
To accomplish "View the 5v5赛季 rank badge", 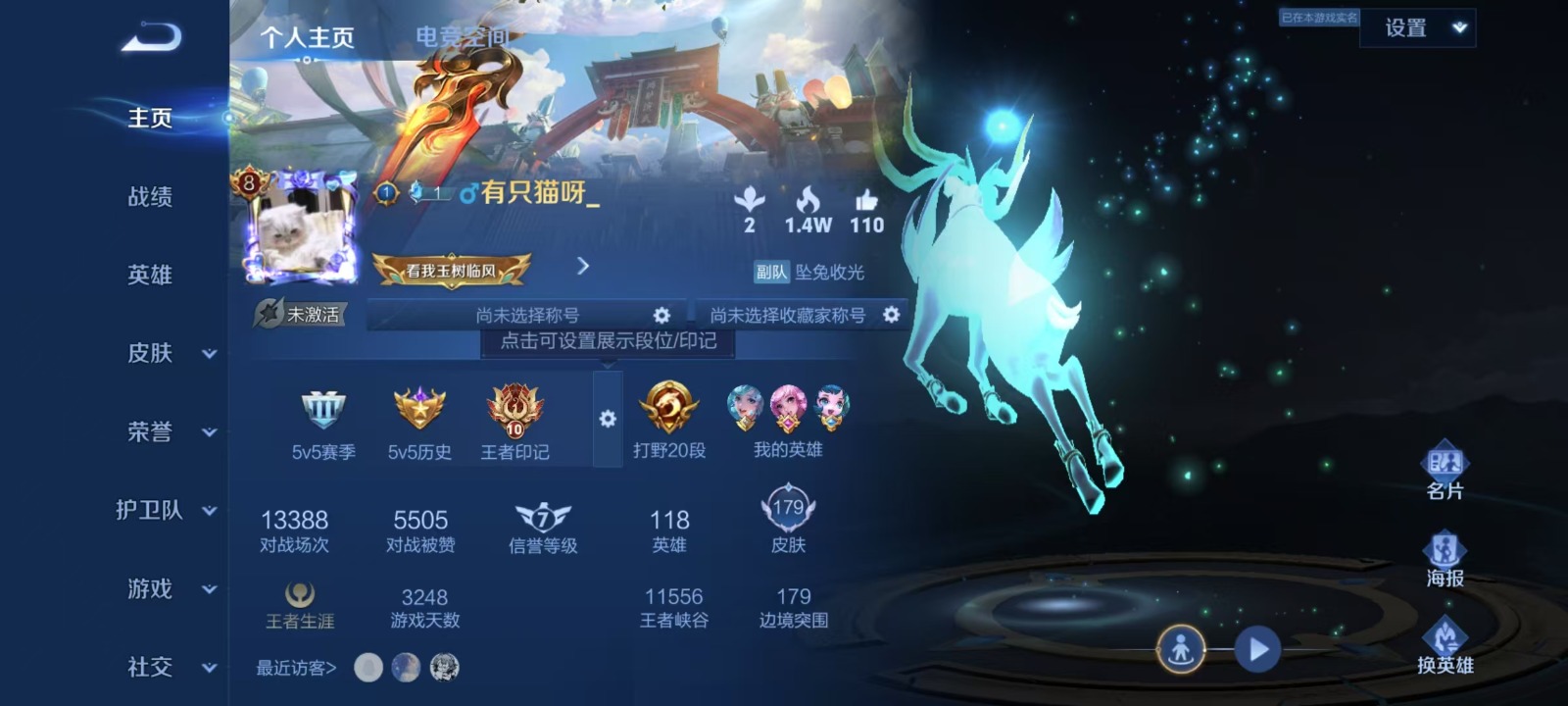I will click(x=323, y=420).
